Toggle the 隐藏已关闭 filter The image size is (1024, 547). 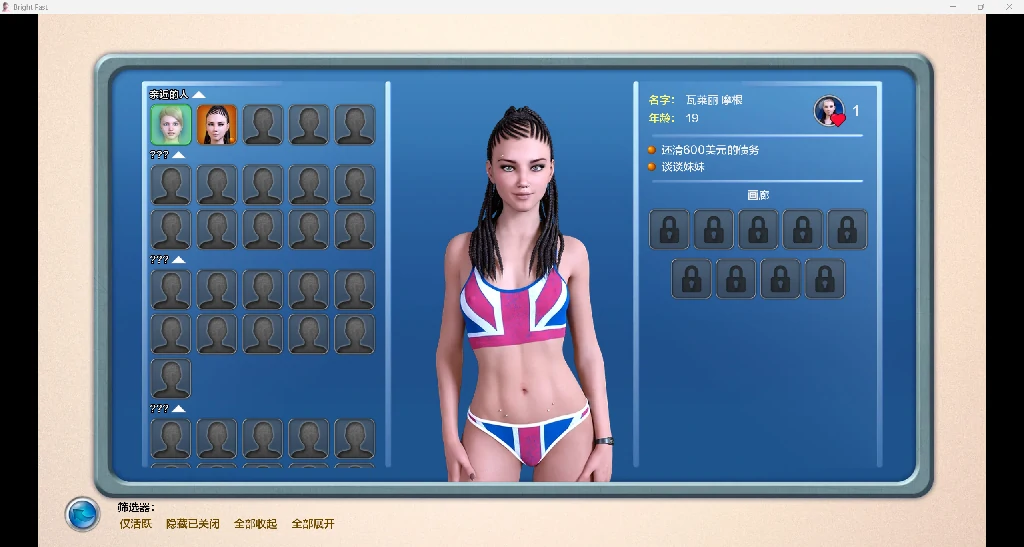(x=192, y=524)
